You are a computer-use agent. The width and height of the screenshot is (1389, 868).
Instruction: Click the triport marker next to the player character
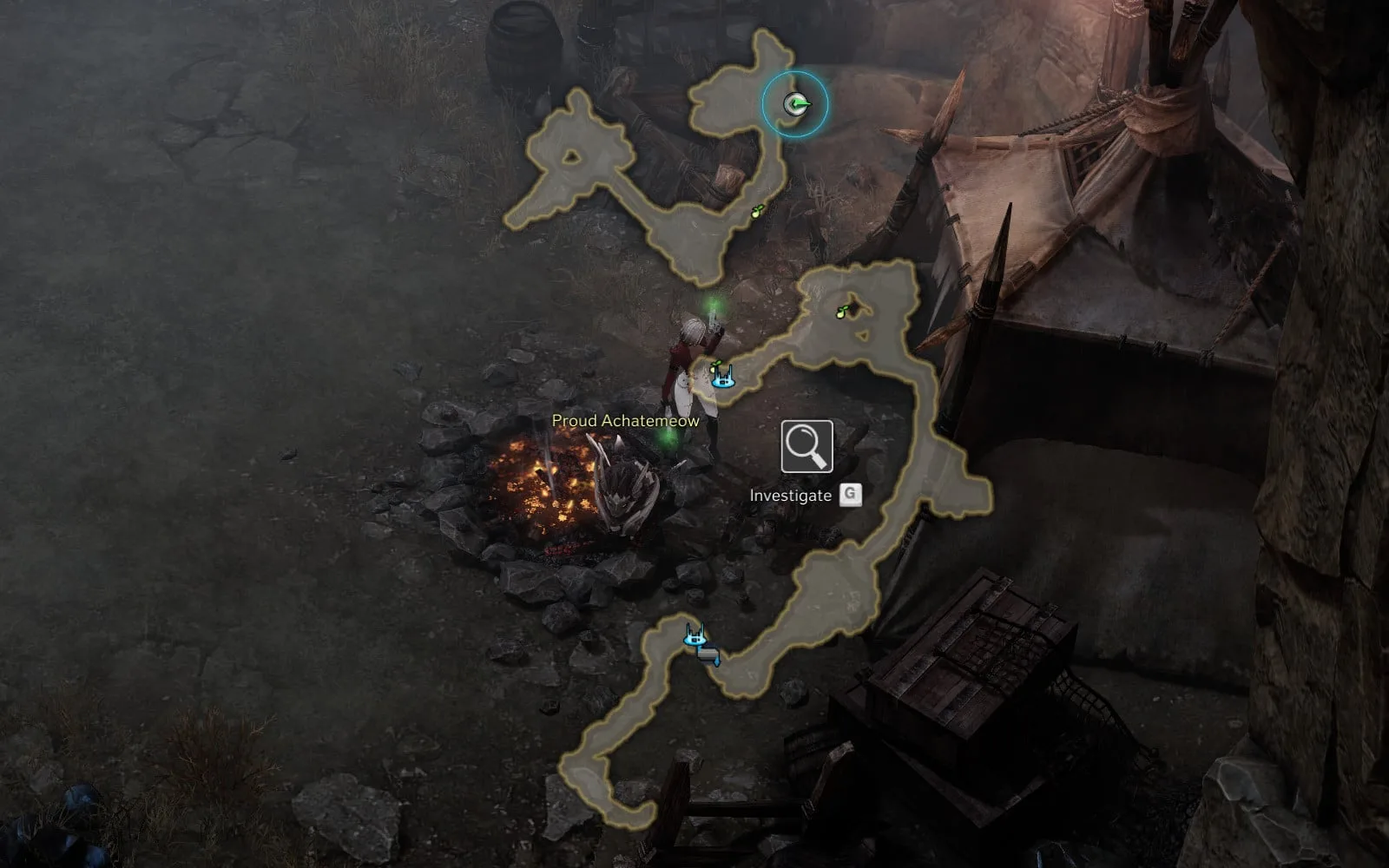722,378
